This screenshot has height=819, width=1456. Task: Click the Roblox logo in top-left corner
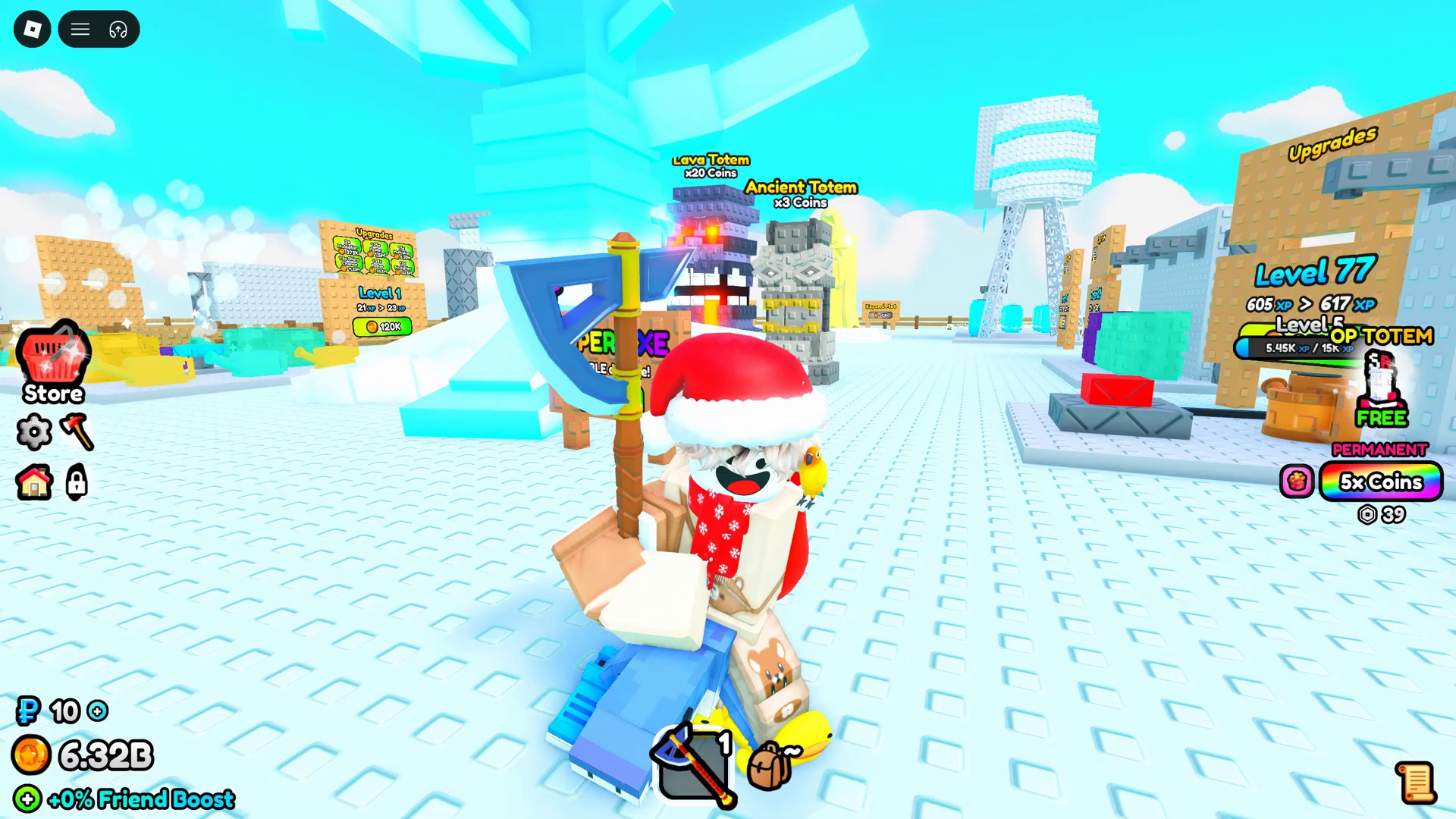(x=32, y=29)
